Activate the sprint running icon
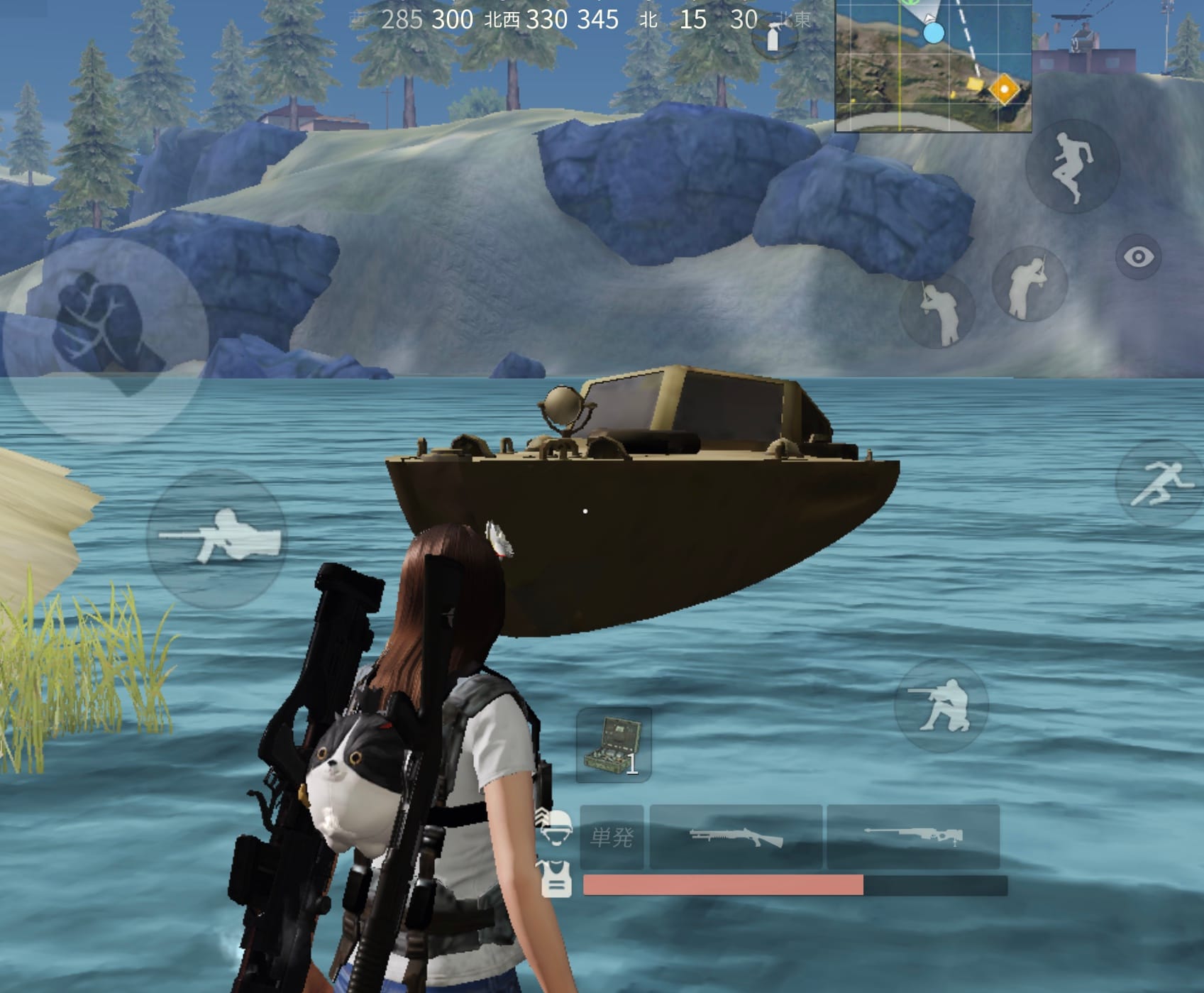 (1159, 483)
